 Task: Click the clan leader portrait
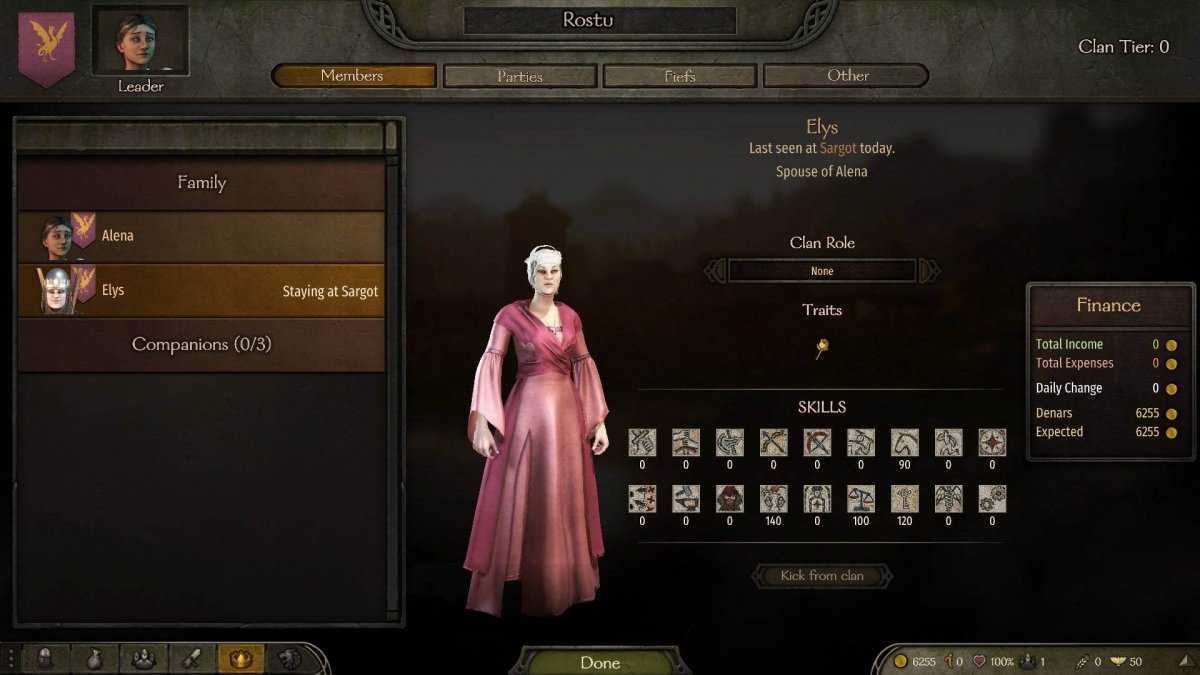(x=140, y=41)
